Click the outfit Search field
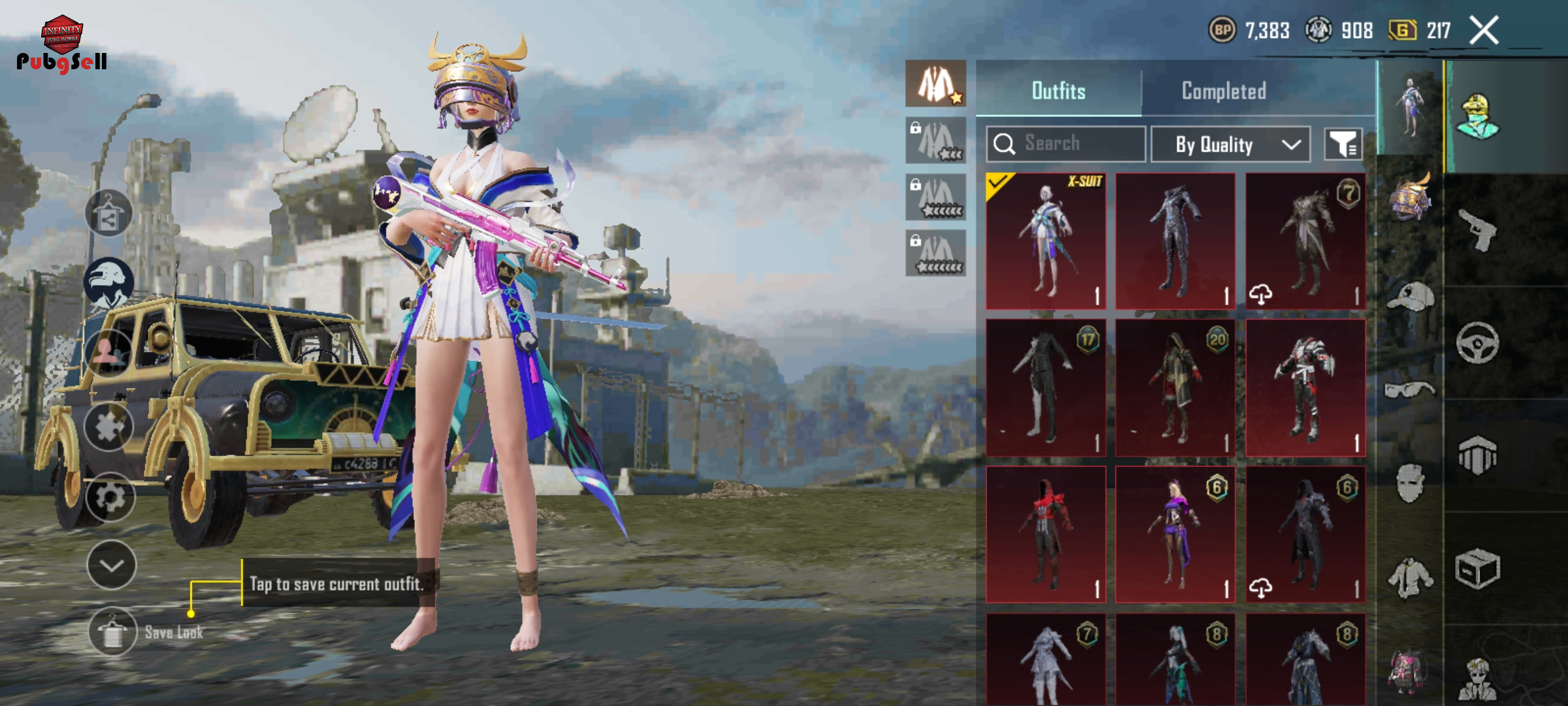This screenshot has height=706, width=1568. pos(1066,144)
